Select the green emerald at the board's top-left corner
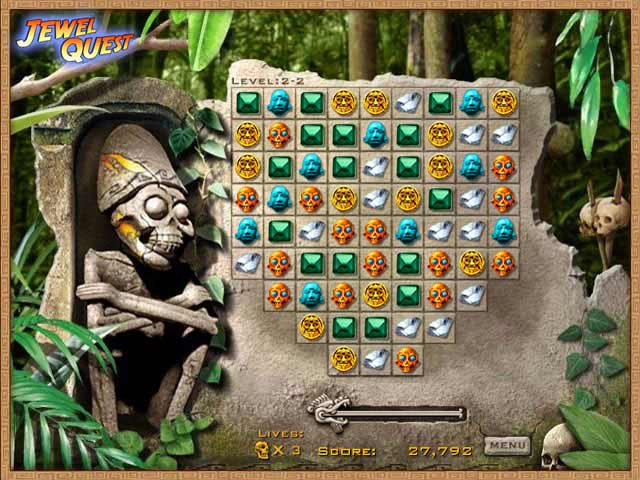The width and height of the screenshot is (640, 480). point(248,102)
